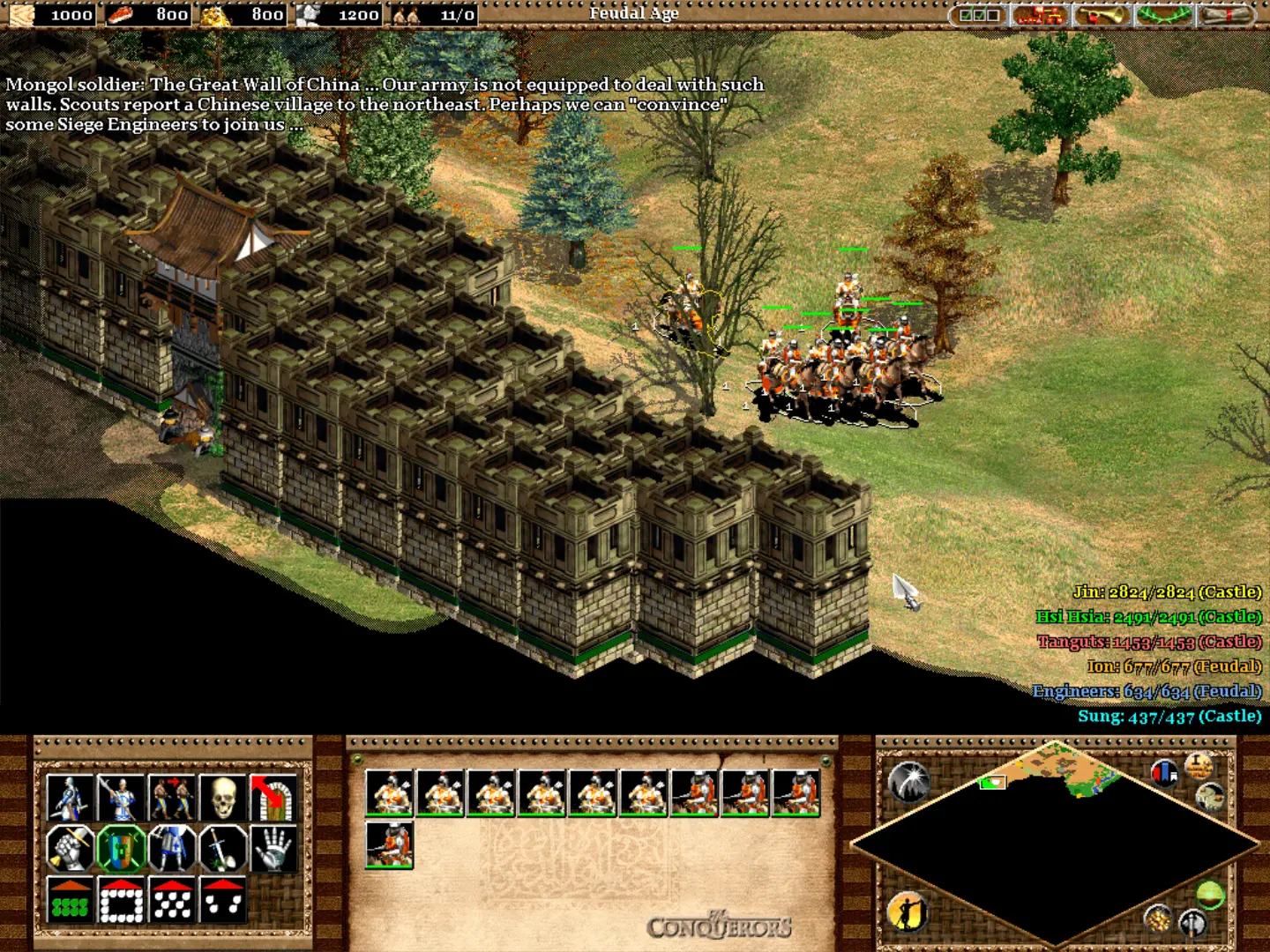Open the Technology Tree button
Viewport: 1270px width, 952px height.
tap(1040, 15)
